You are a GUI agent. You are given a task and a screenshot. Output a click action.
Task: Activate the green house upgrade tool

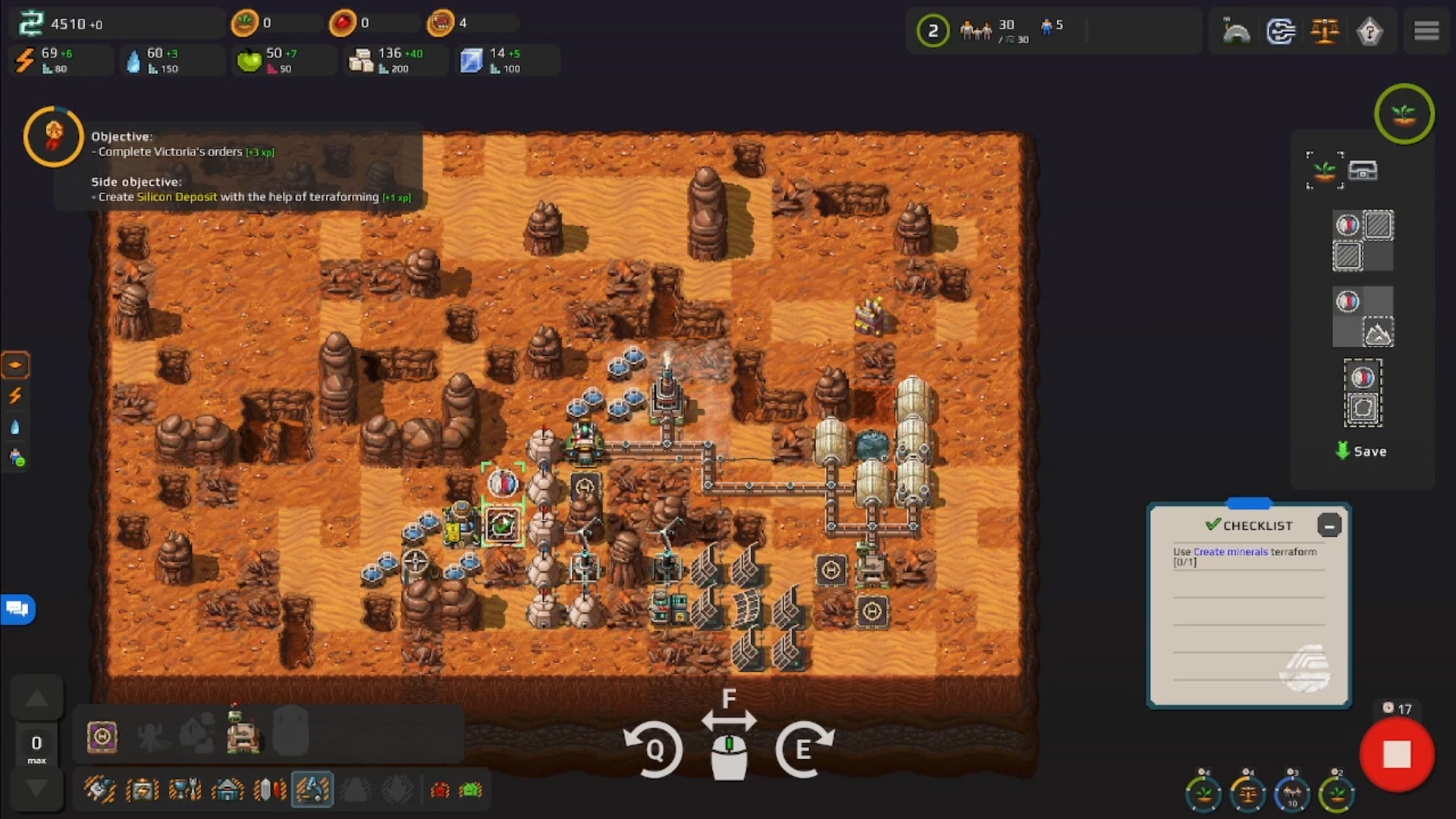pos(471,790)
